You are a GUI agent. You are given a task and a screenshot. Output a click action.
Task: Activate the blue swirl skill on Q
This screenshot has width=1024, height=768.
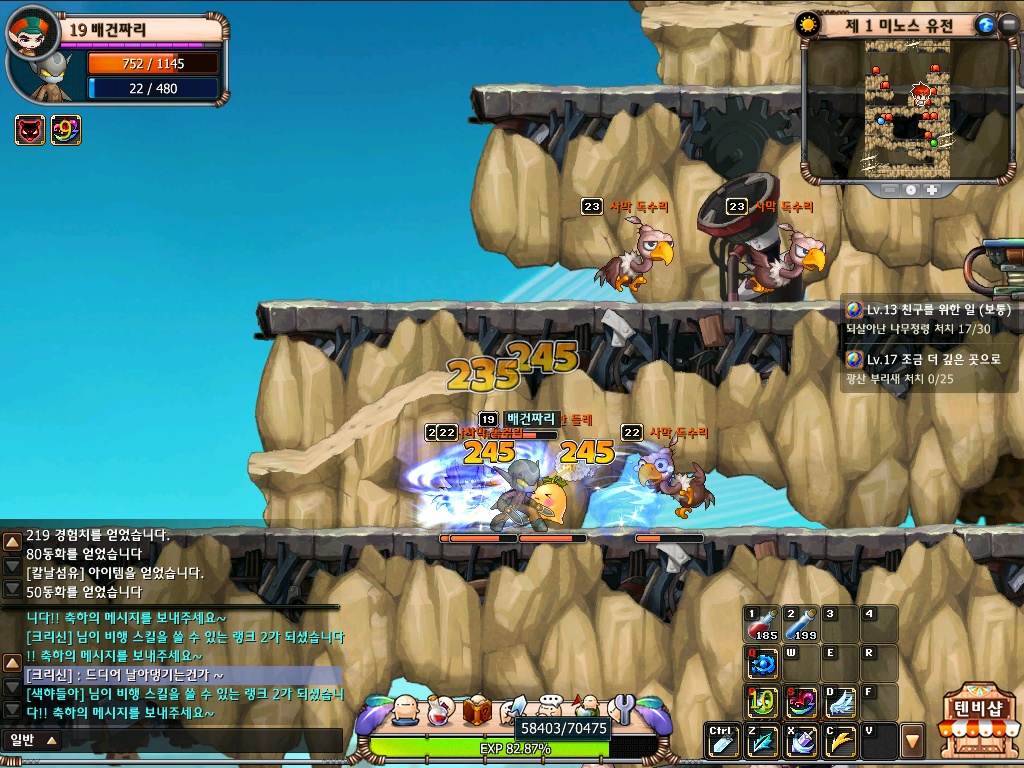pos(762,663)
